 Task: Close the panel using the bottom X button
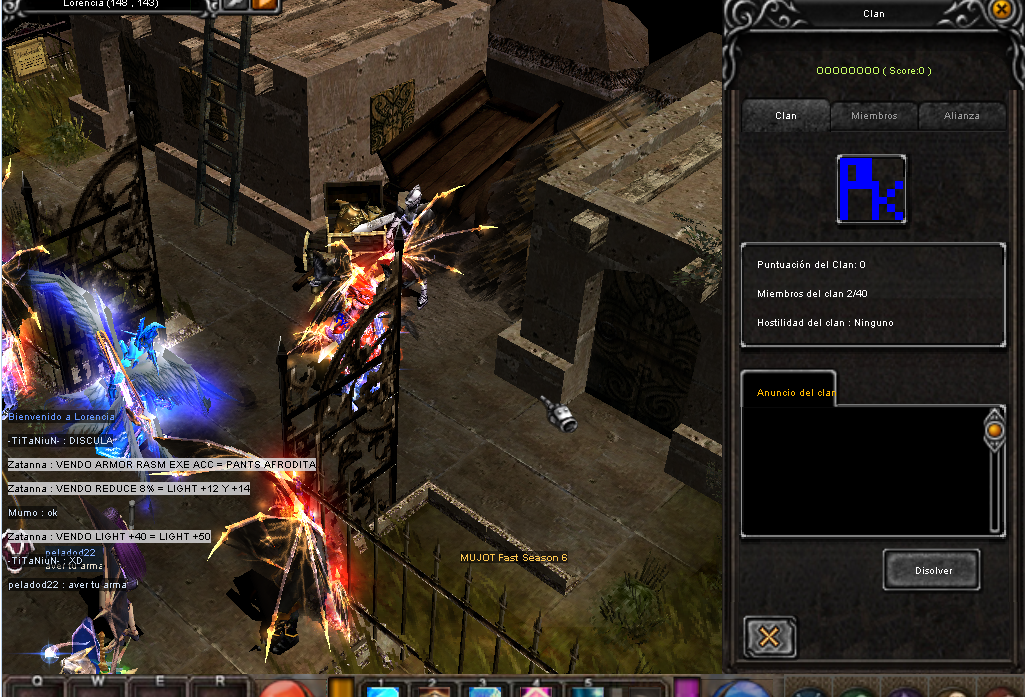click(x=769, y=636)
